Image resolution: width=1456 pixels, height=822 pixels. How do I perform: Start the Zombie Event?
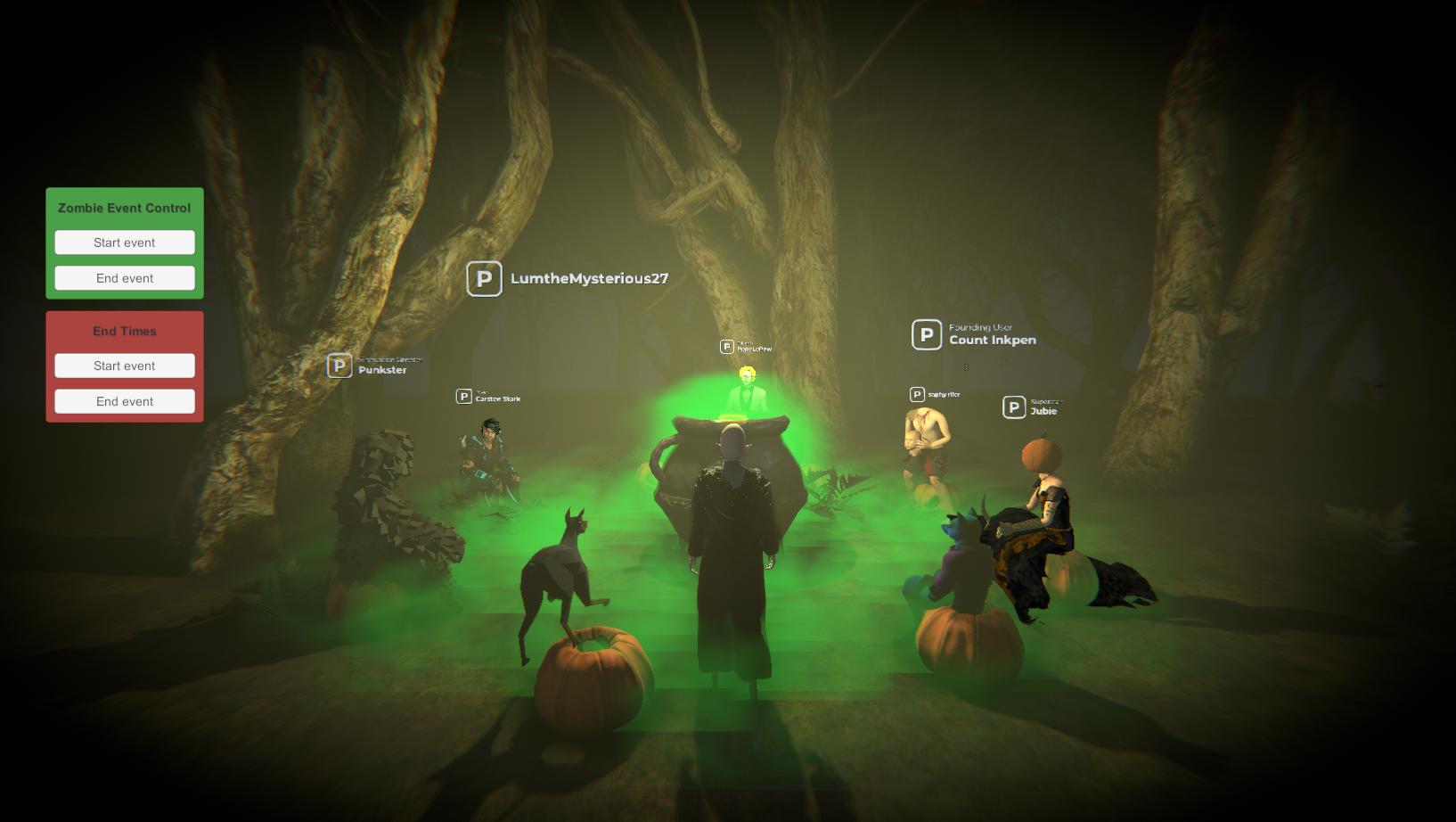(125, 242)
